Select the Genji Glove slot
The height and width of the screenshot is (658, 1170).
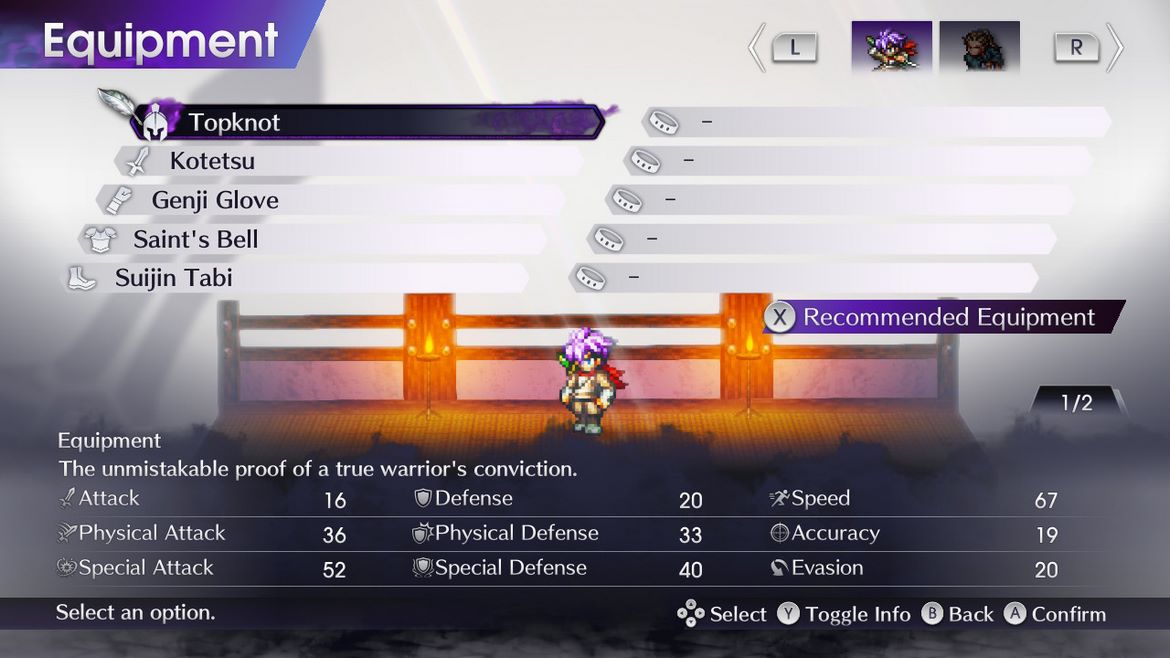coord(332,200)
